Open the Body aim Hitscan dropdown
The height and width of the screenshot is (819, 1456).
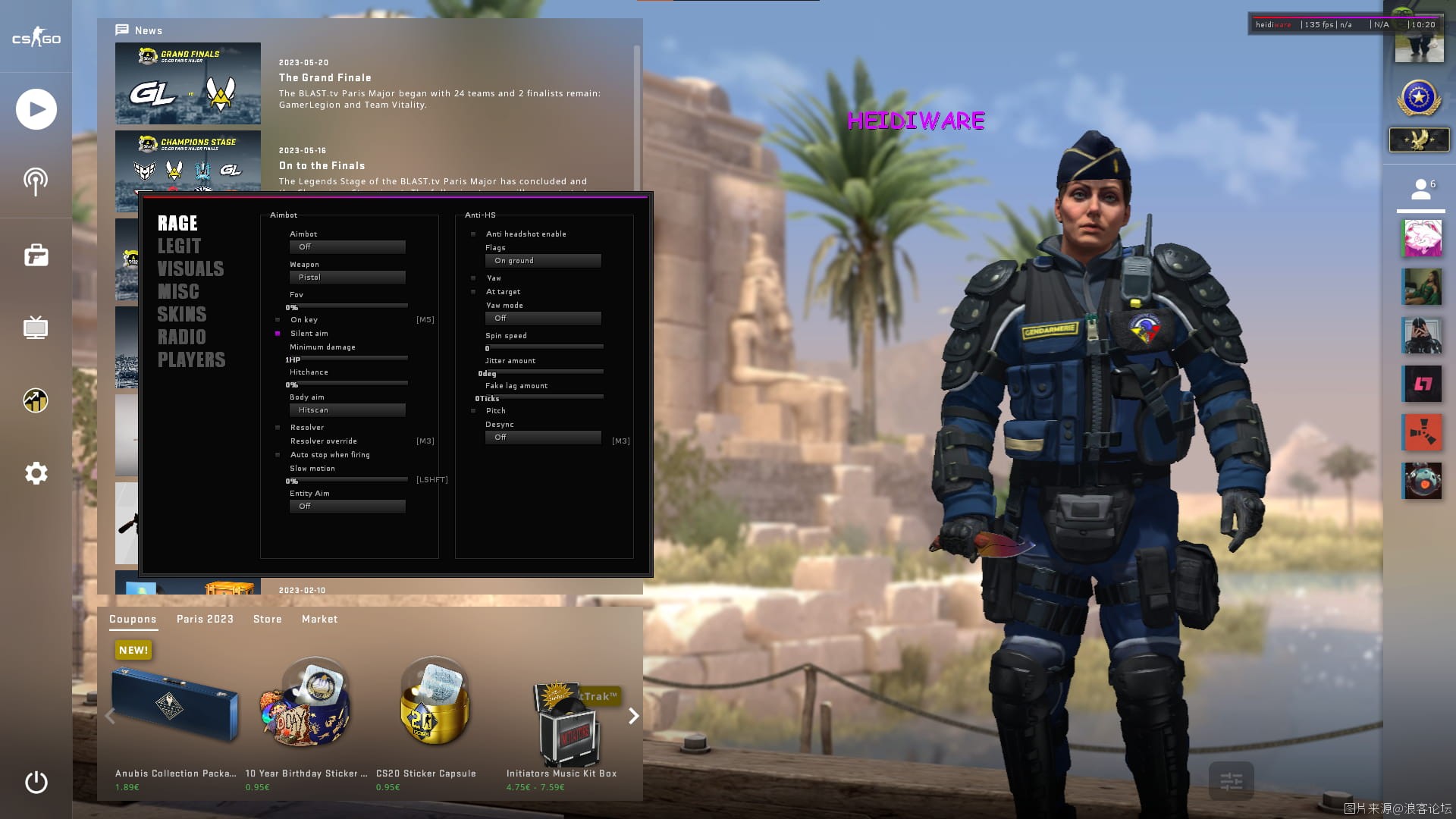[x=347, y=410]
